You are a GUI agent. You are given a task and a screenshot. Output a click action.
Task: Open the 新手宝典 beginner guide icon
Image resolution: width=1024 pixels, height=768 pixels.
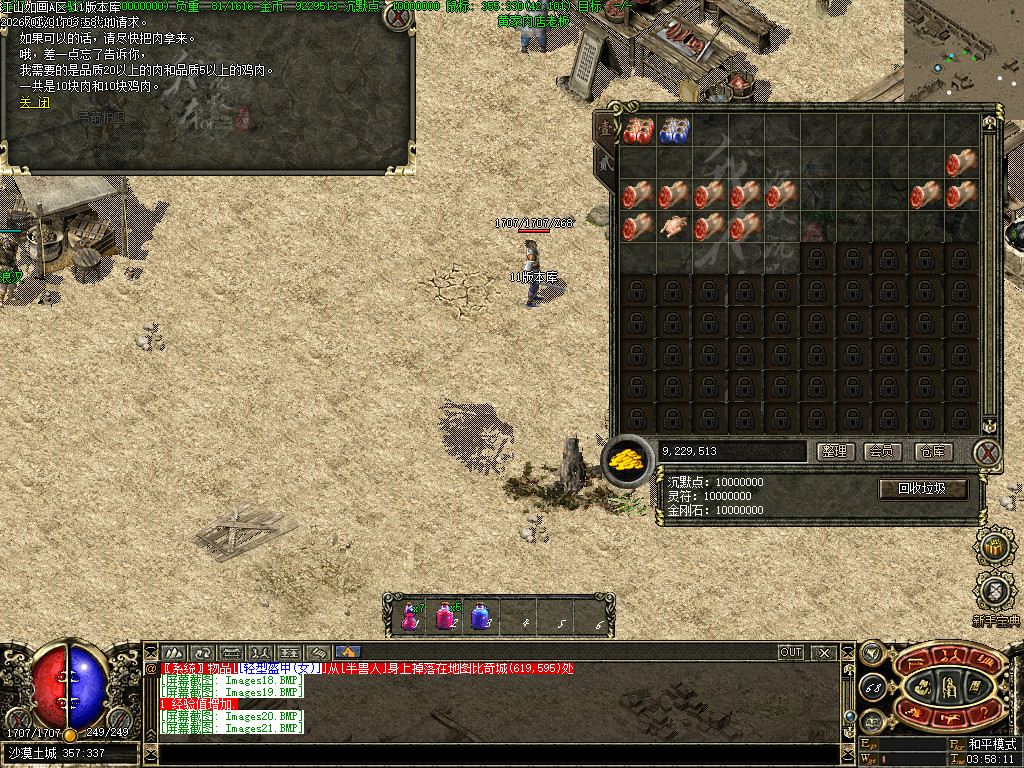click(996, 593)
